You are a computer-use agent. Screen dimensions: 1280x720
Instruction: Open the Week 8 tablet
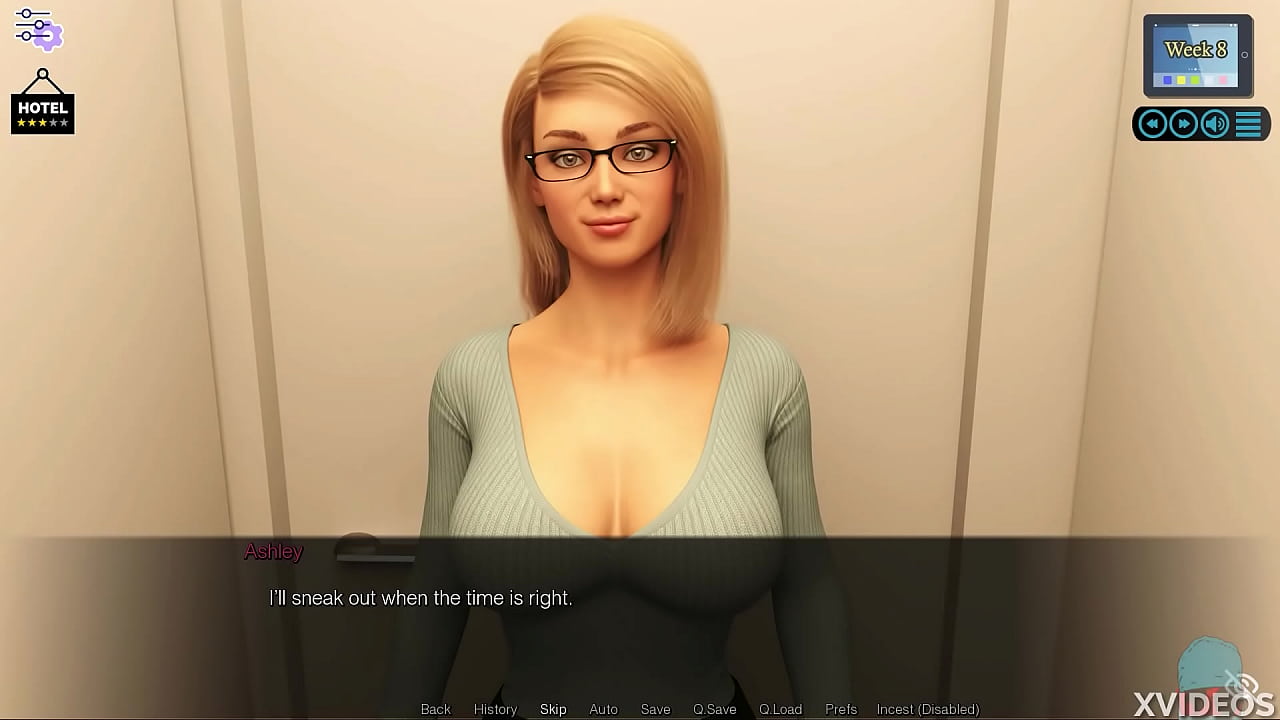pyautogui.click(x=1197, y=56)
